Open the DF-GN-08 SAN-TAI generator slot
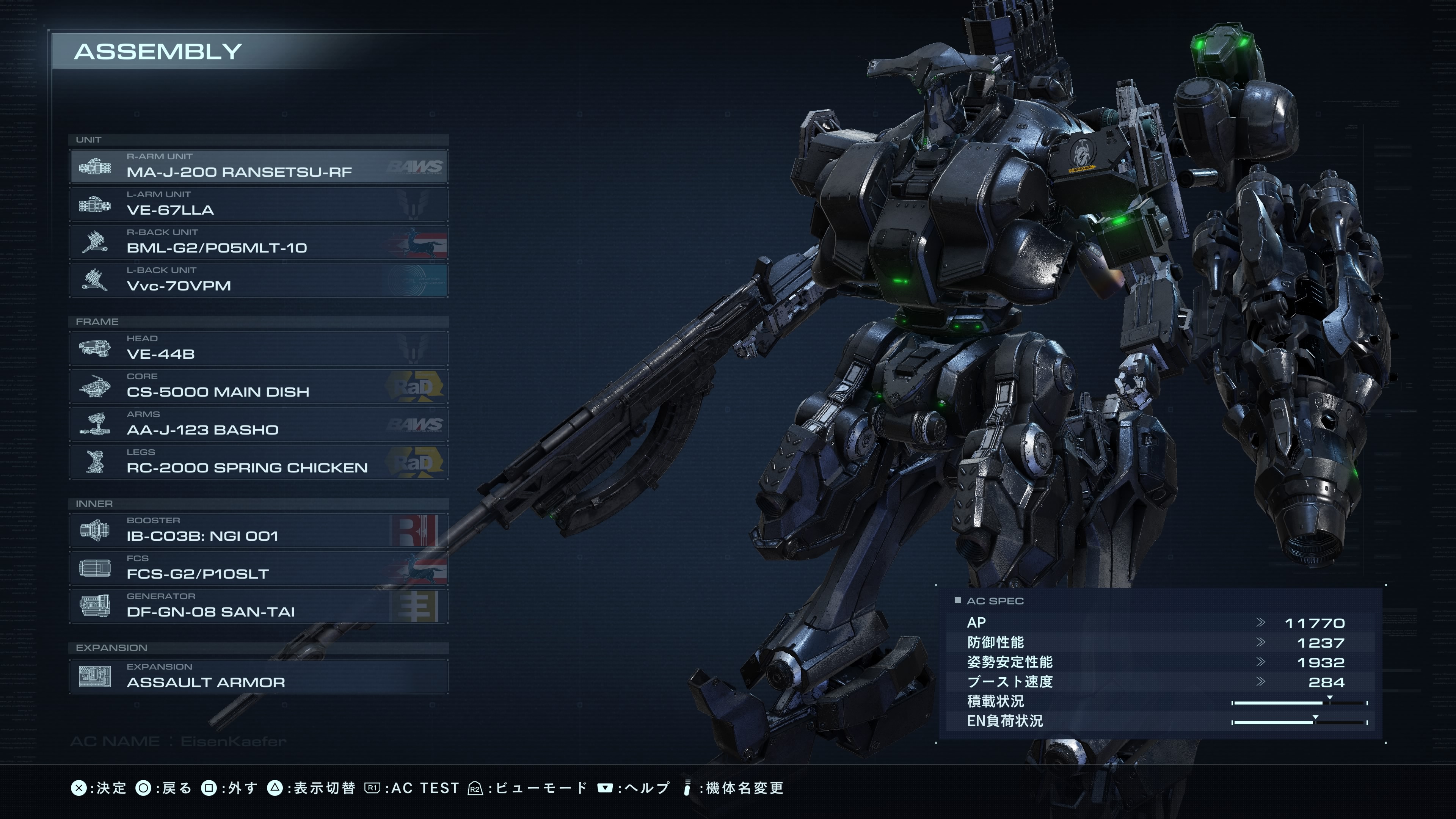This screenshot has width=1456, height=819. coord(258,606)
